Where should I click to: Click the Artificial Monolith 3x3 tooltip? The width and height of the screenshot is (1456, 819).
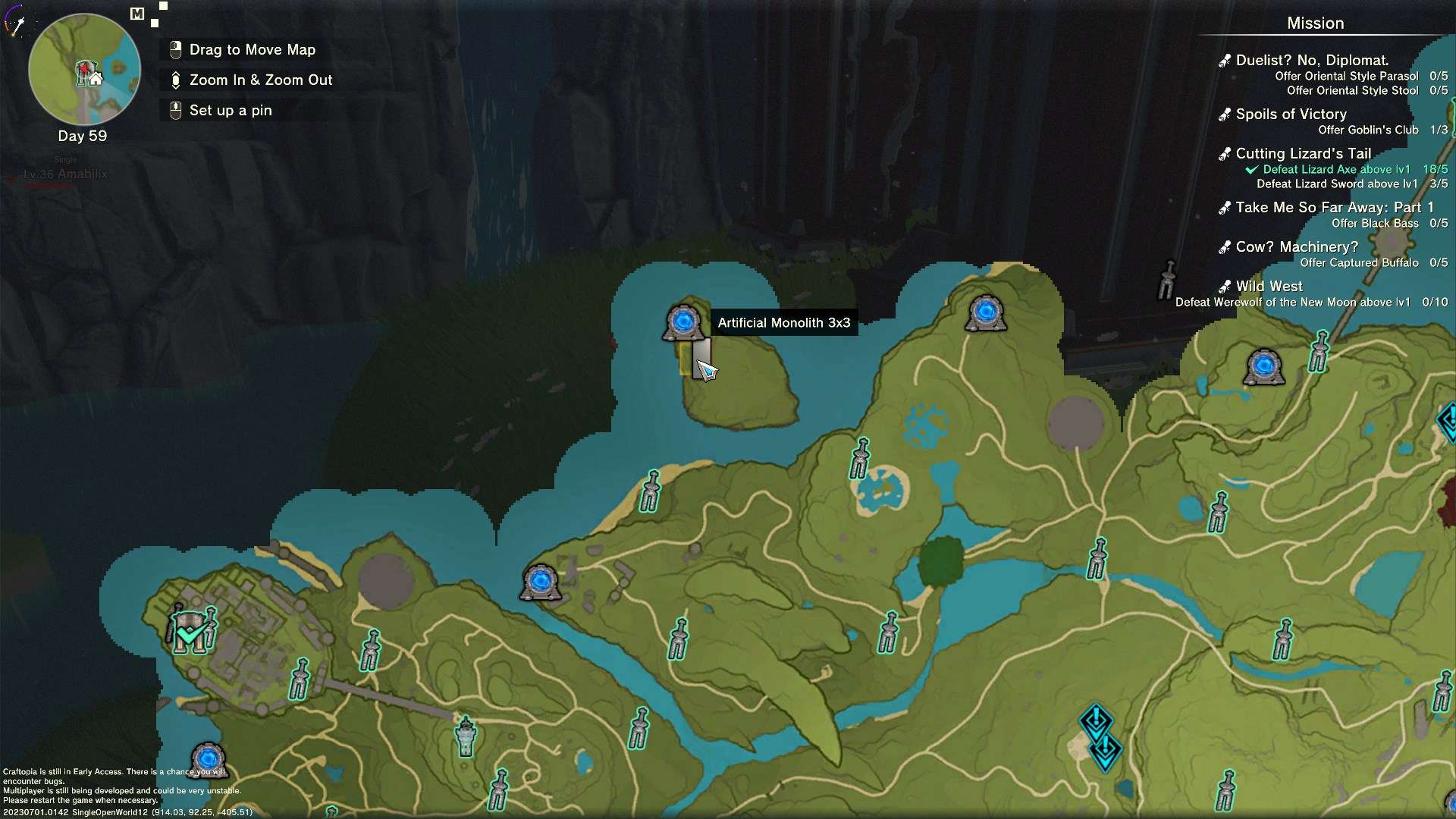784,322
